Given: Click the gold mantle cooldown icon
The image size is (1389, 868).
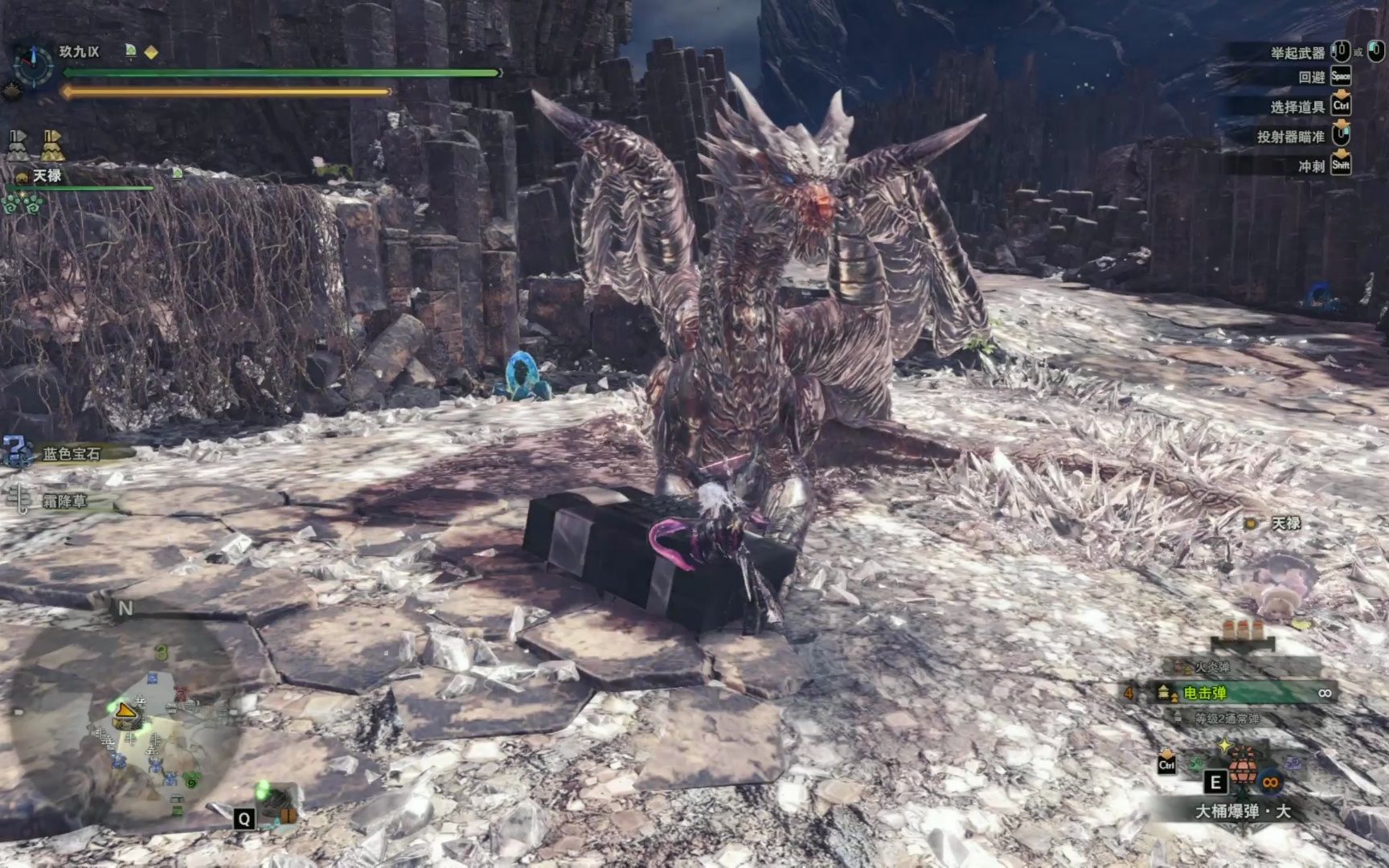Looking at the screenshot, I should pos(53,145).
